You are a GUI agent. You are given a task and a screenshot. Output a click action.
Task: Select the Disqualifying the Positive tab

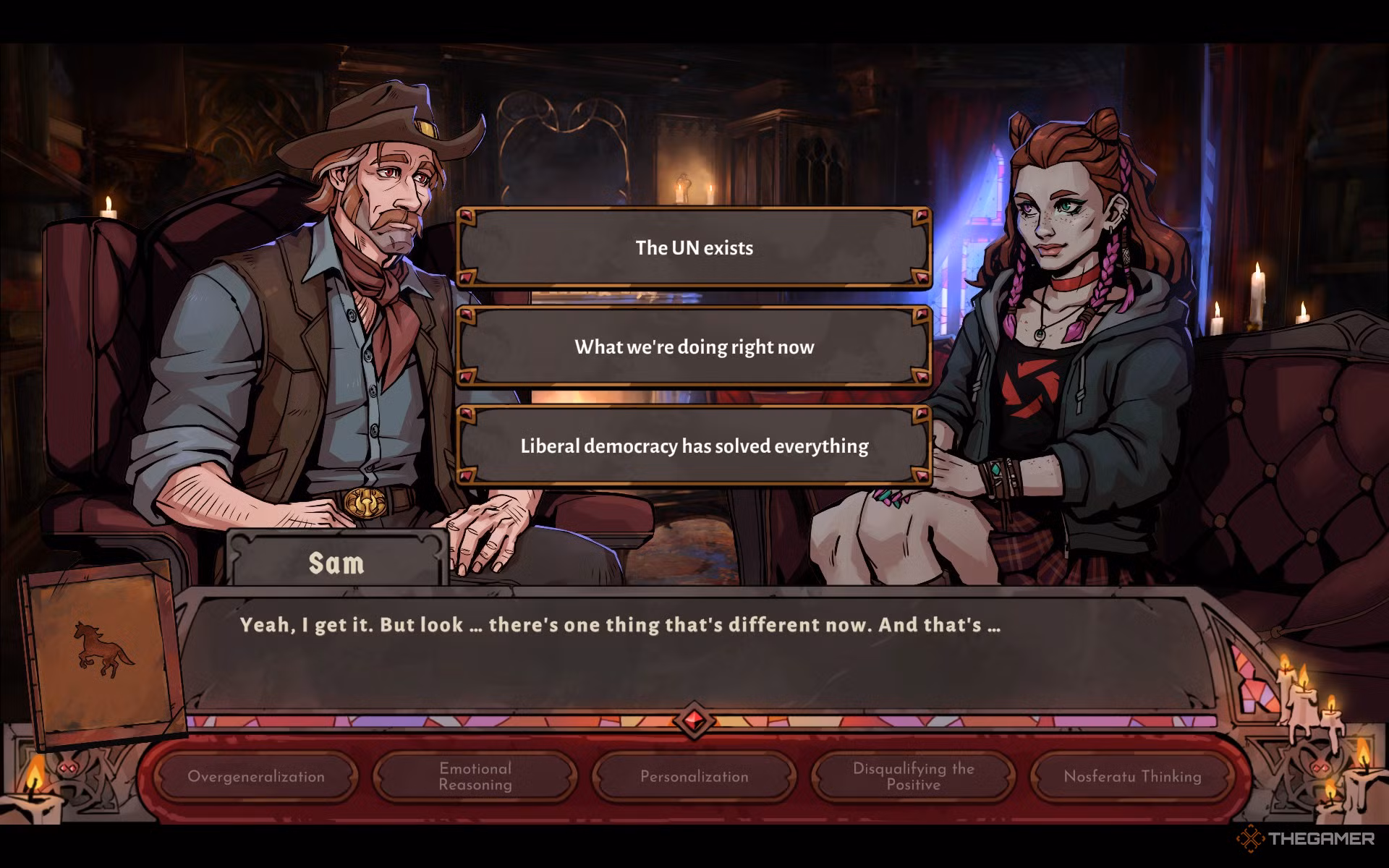pyautogui.click(x=912, y=777)
